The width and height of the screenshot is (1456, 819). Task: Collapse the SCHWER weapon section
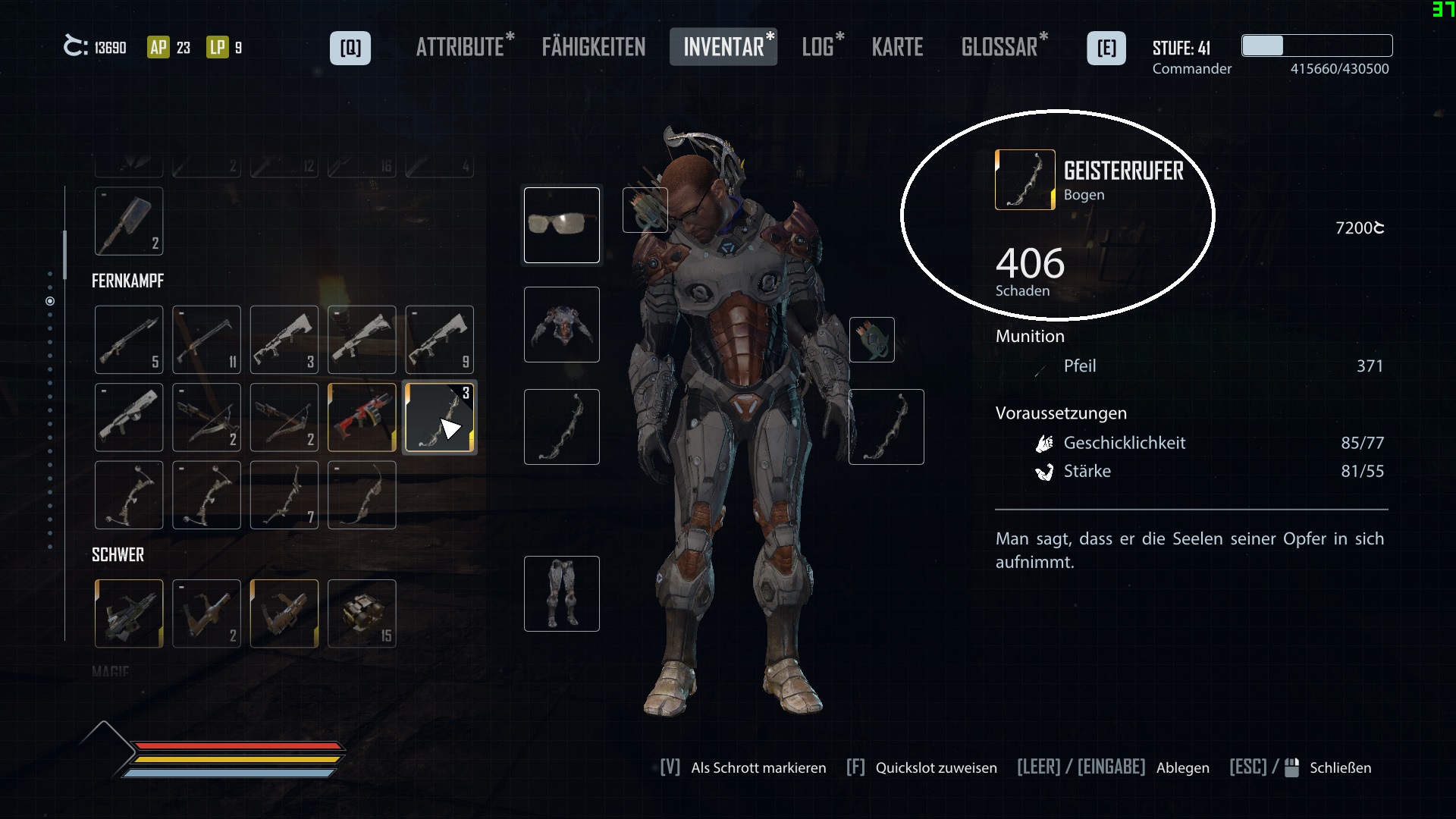(118, 554)
